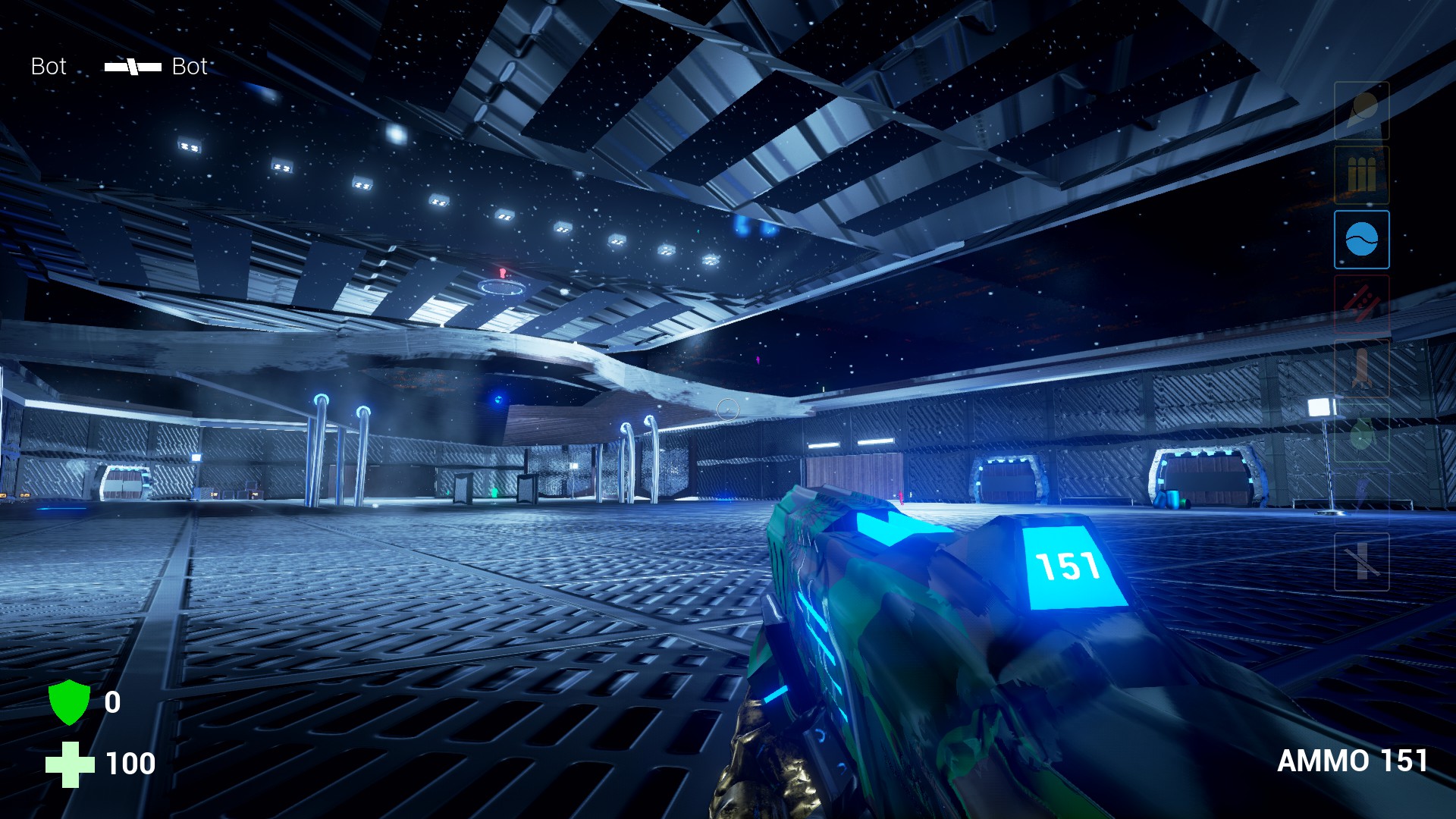
Task: Click the left Bot name in the kill feed
Action: click(x=48, y=67)
